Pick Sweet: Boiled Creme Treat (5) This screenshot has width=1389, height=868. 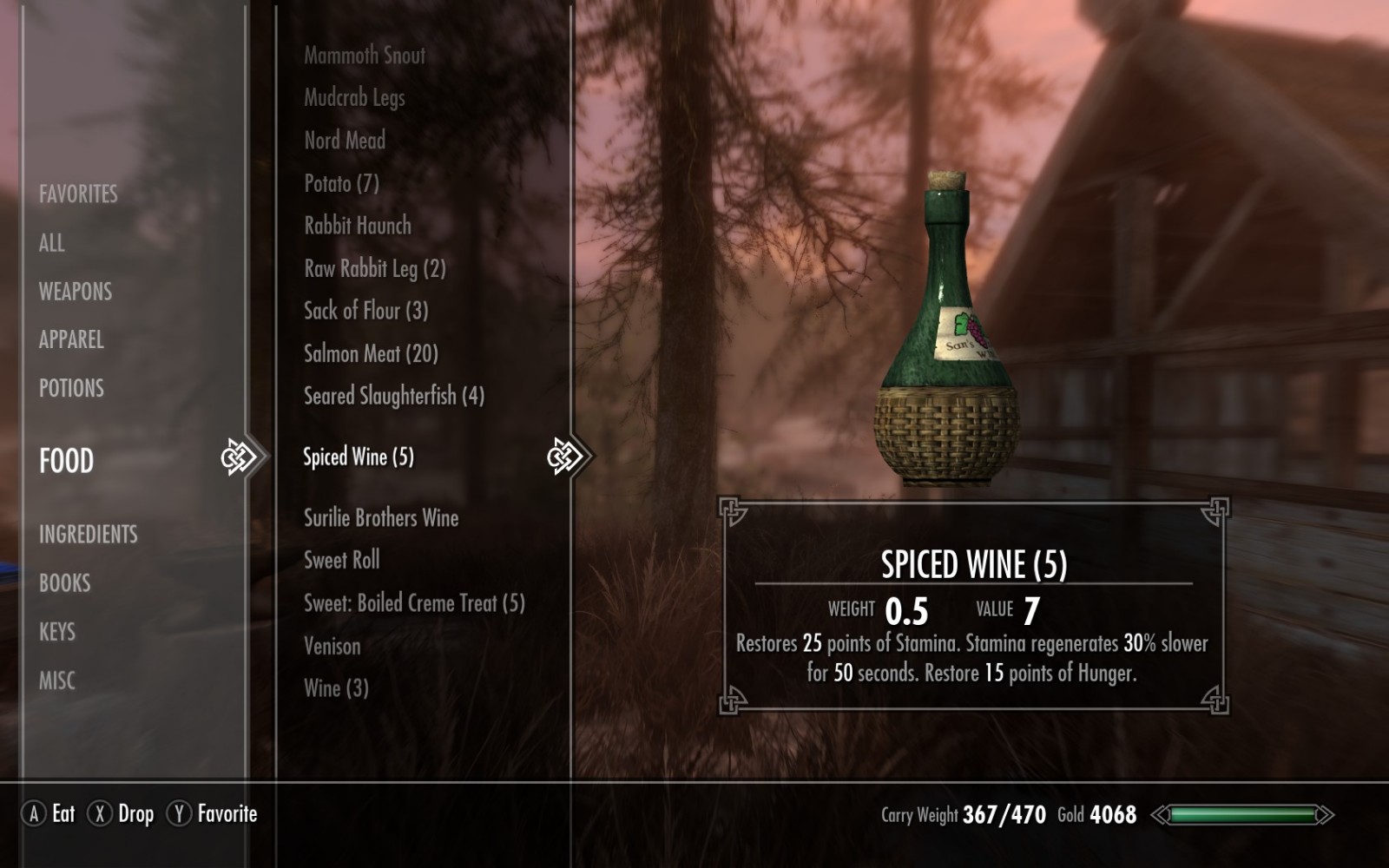[414, 603]
